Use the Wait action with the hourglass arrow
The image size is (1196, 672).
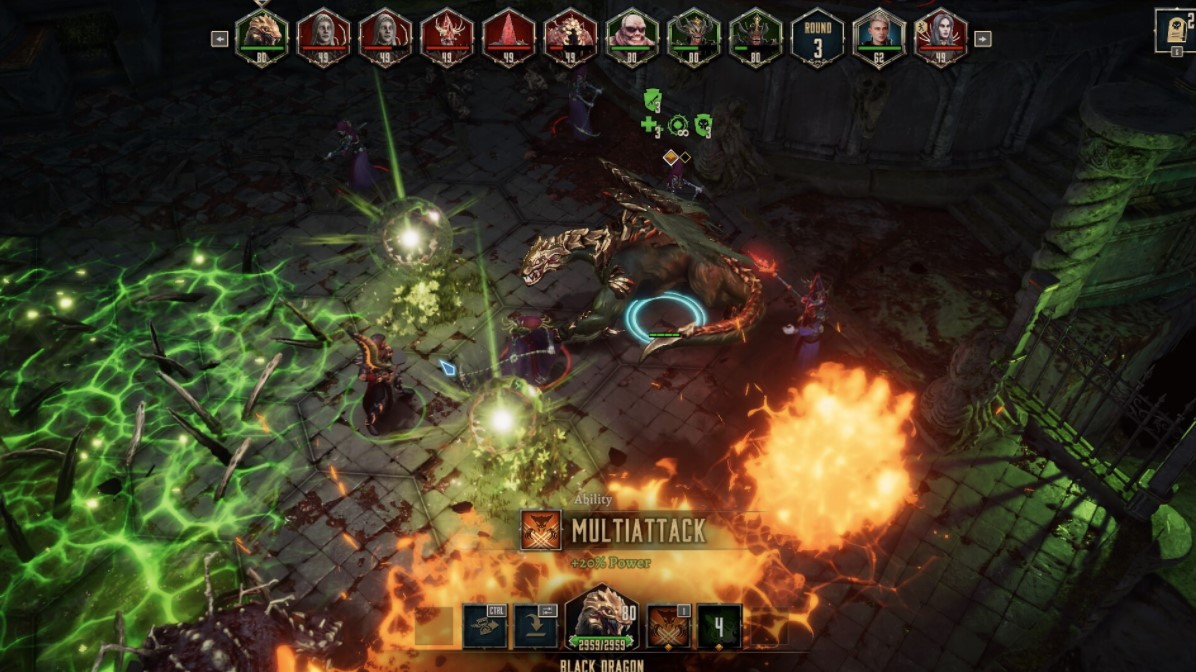[485, 626]
